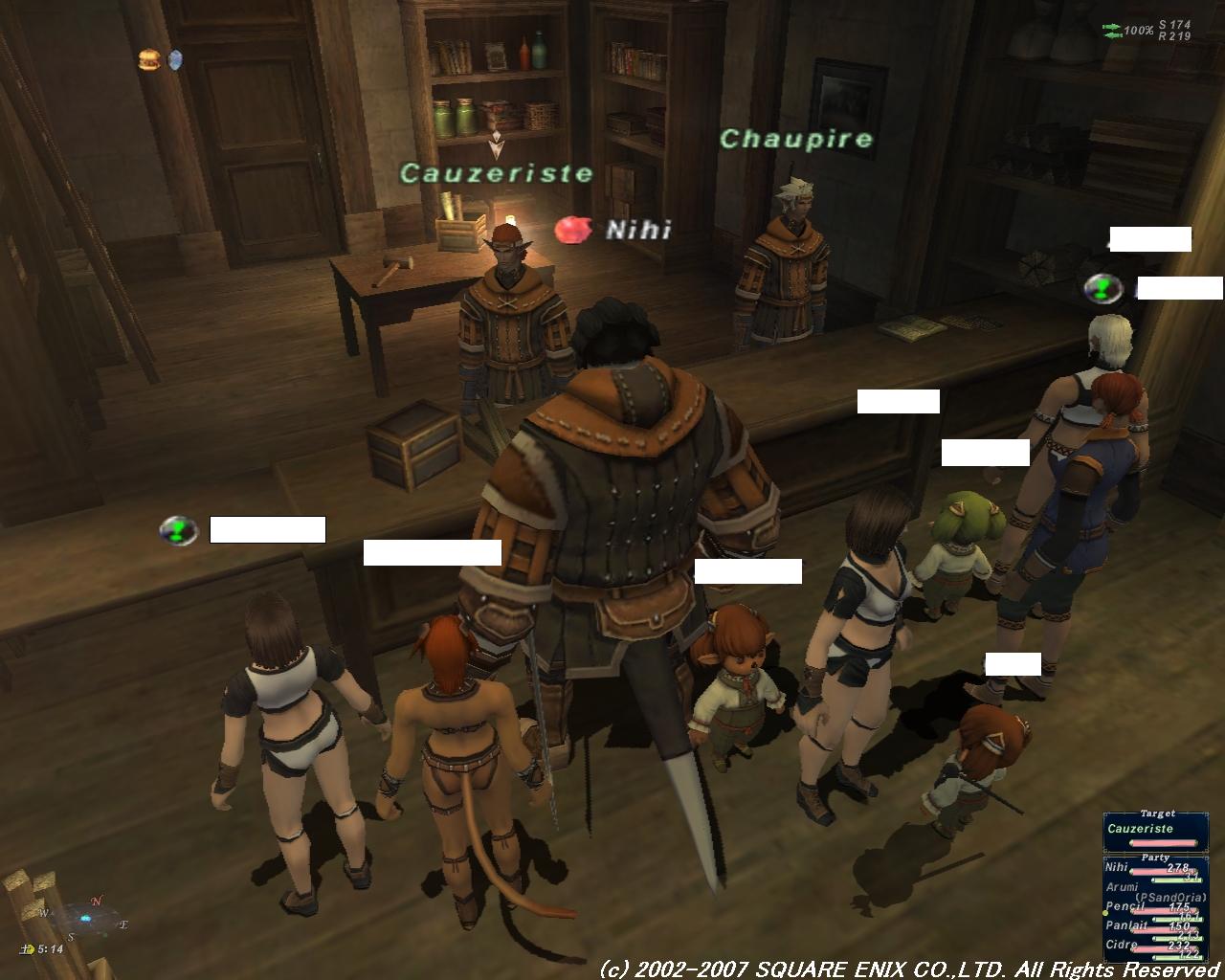Click the compass radar
The width and height of the screenshot is (1225, 980).
(86, 917)
